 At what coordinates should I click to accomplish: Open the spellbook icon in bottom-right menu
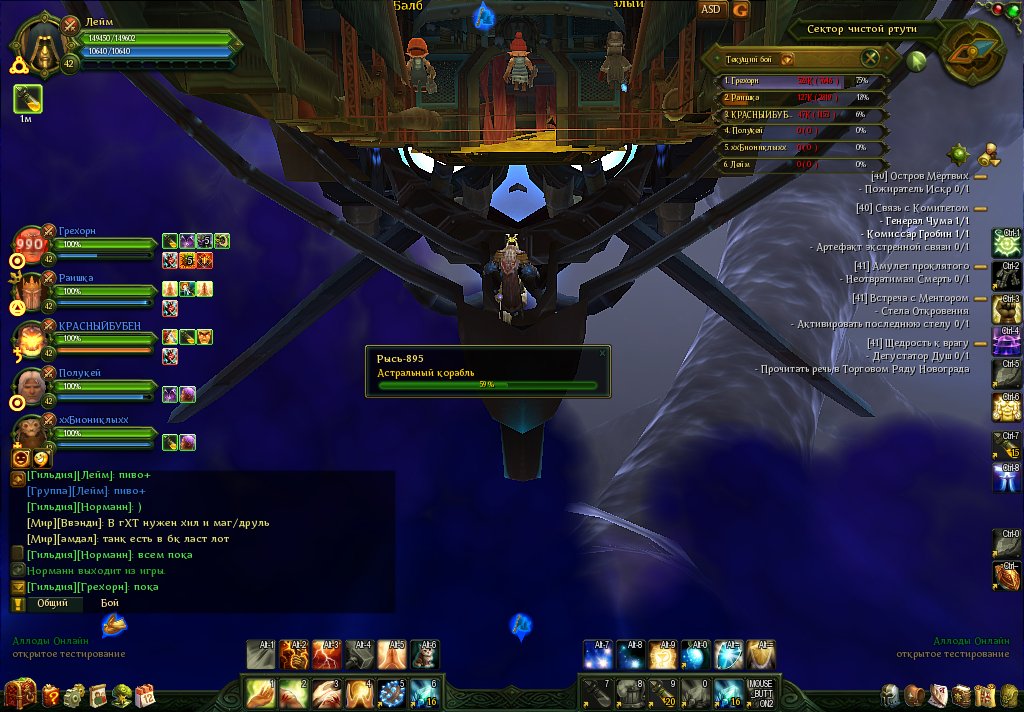coord(961,695)
